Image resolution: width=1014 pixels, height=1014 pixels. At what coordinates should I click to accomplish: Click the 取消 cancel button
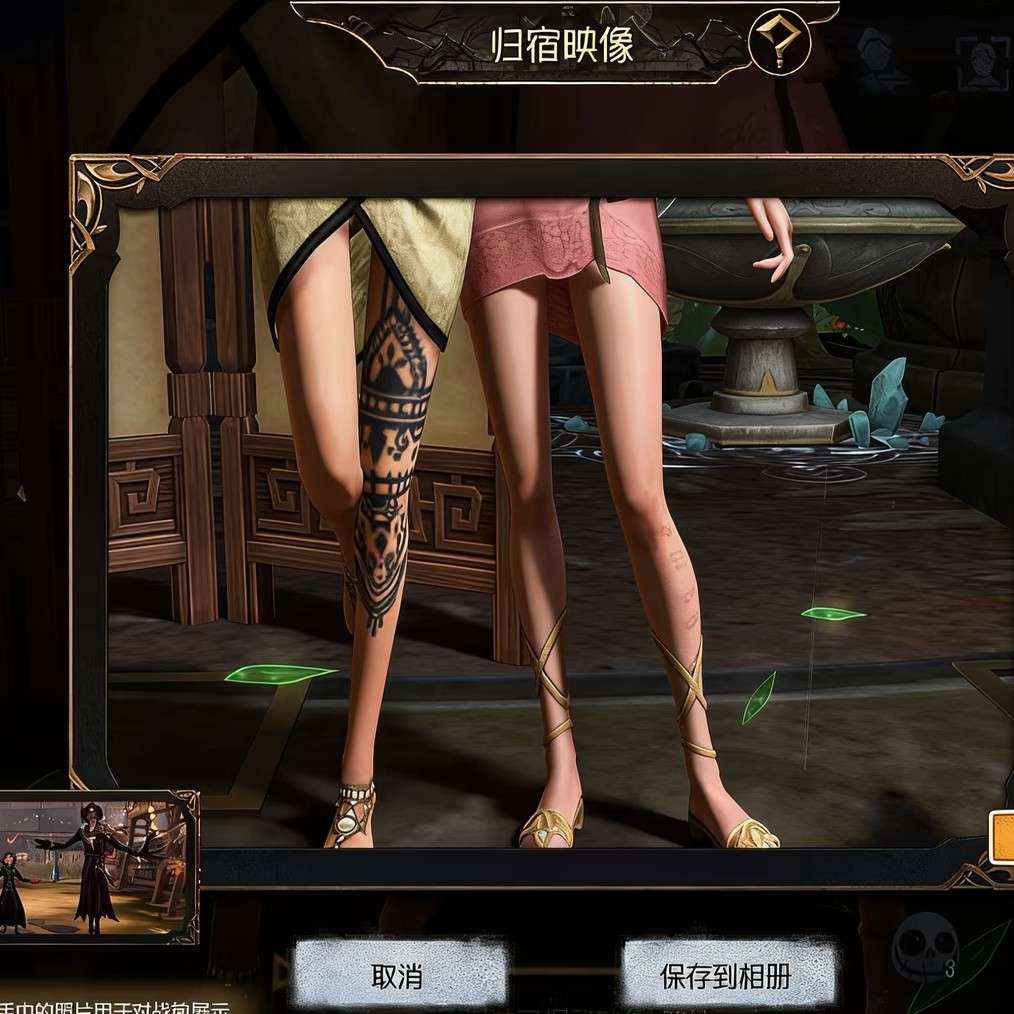(398, 975)
